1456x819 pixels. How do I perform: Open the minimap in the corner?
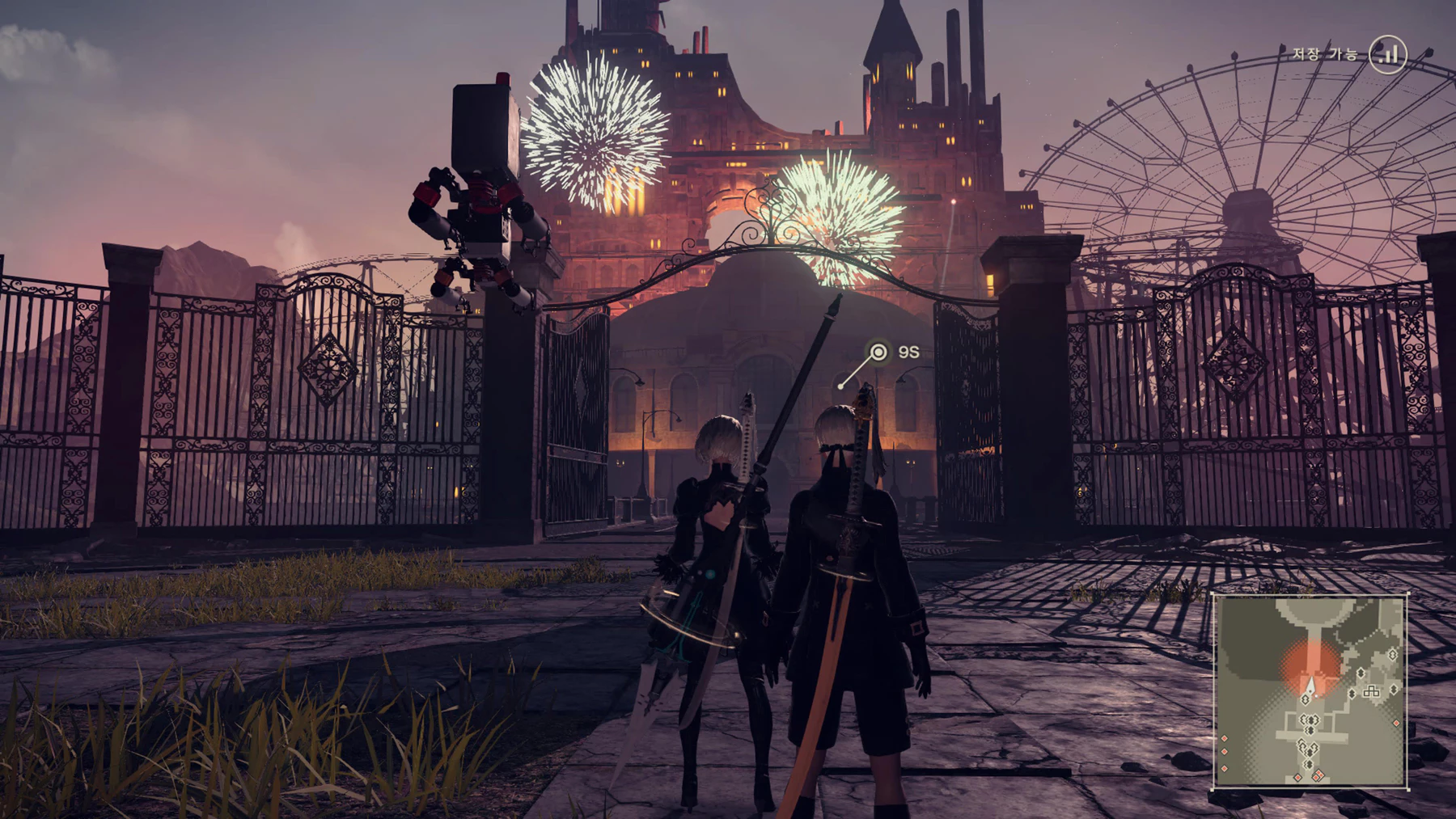1310,691
